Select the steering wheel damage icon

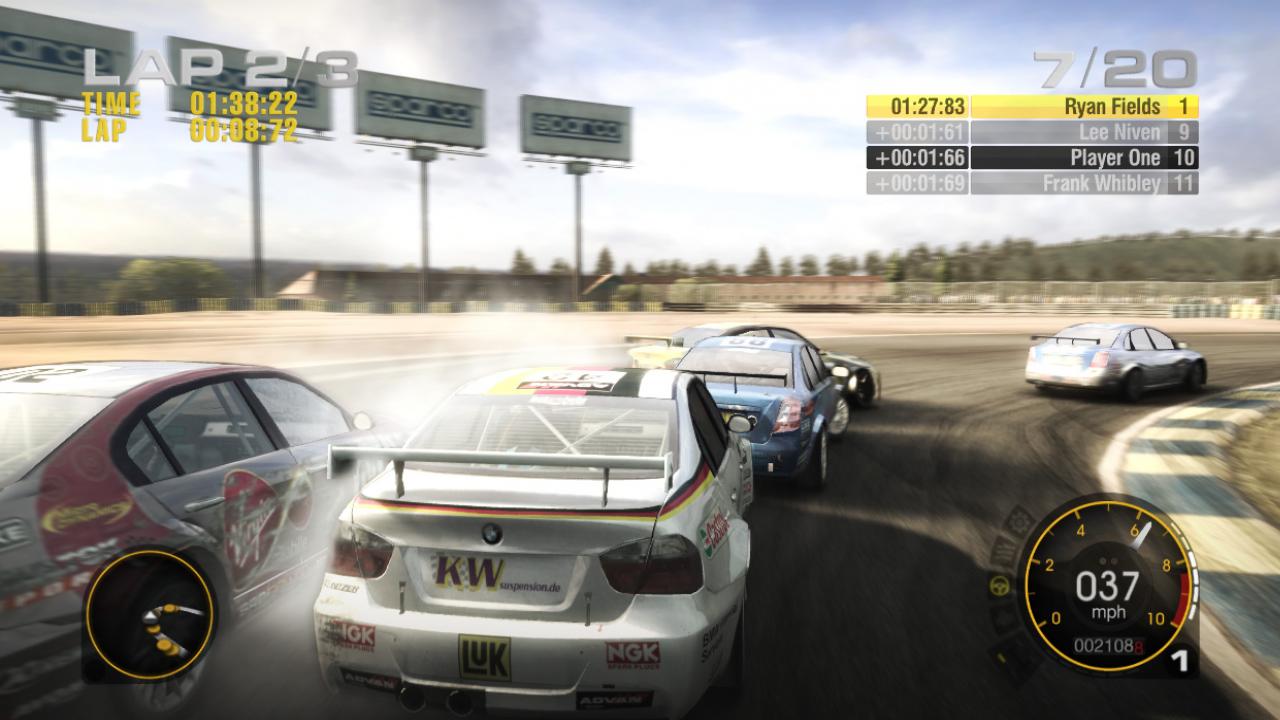pyautogui.click(x=999, y=586)
